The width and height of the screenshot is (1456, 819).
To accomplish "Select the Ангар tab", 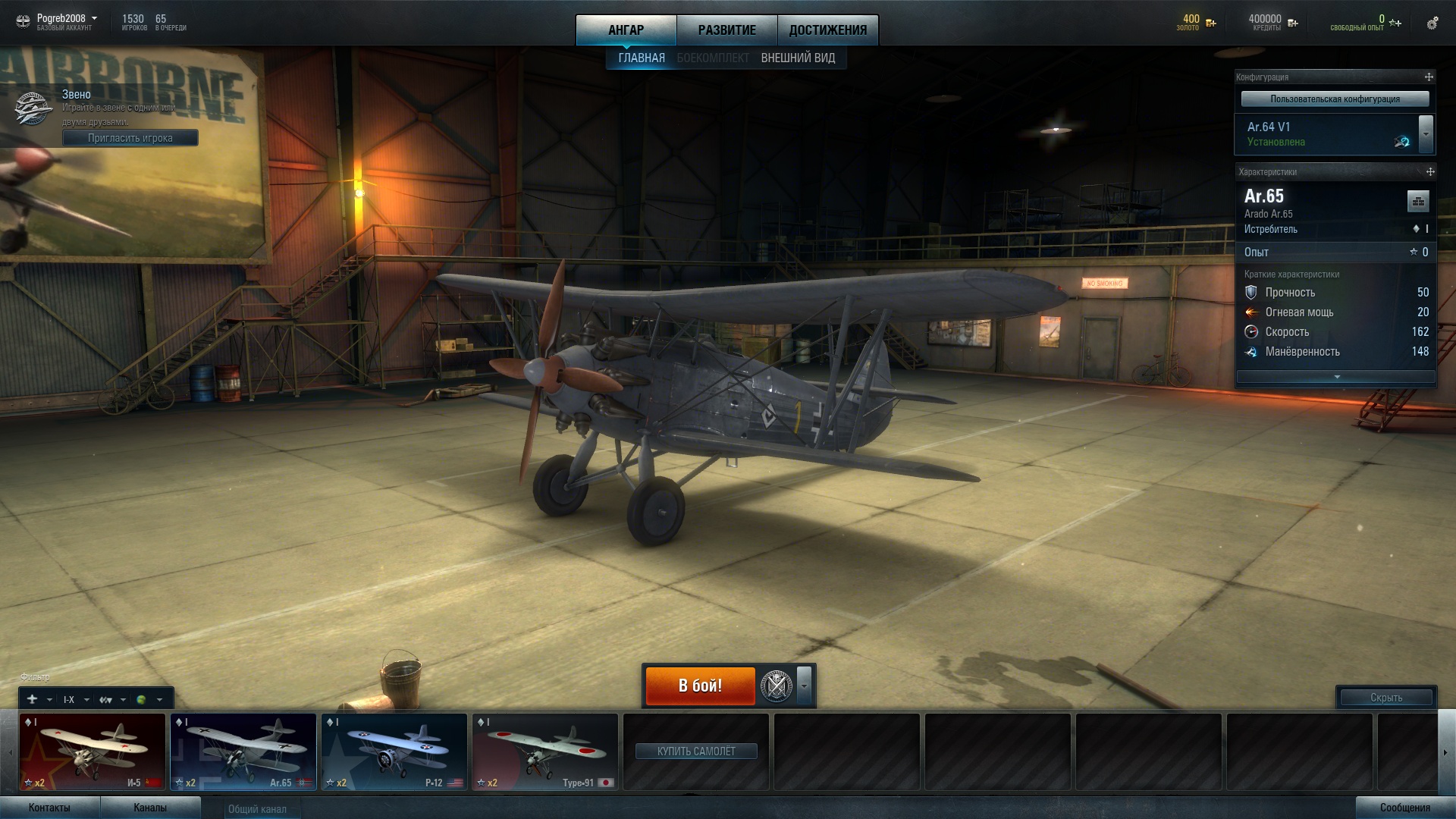I will pyautogui.click(x=626, y=30).
